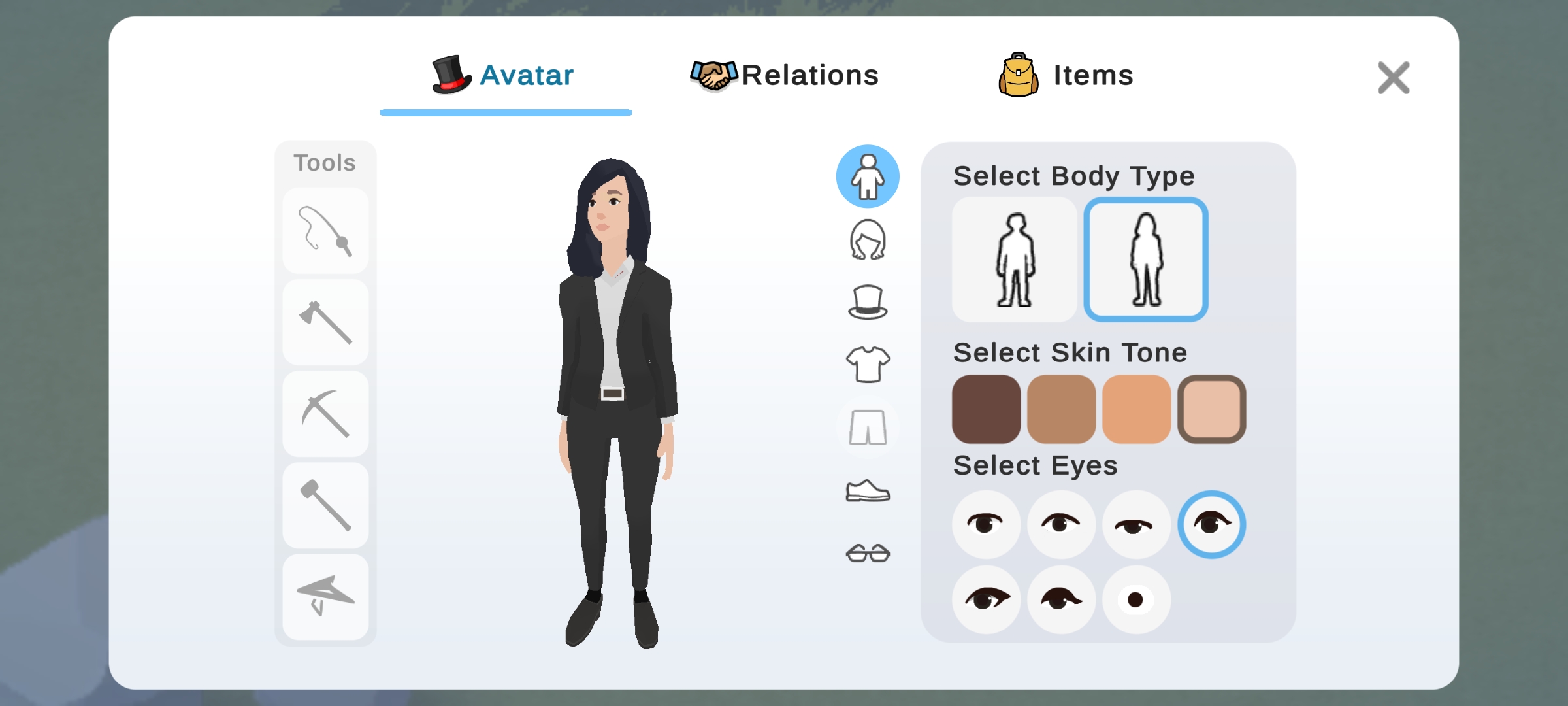
Task: Switch to the Relations tab
Action: click(x=785, y=75)
